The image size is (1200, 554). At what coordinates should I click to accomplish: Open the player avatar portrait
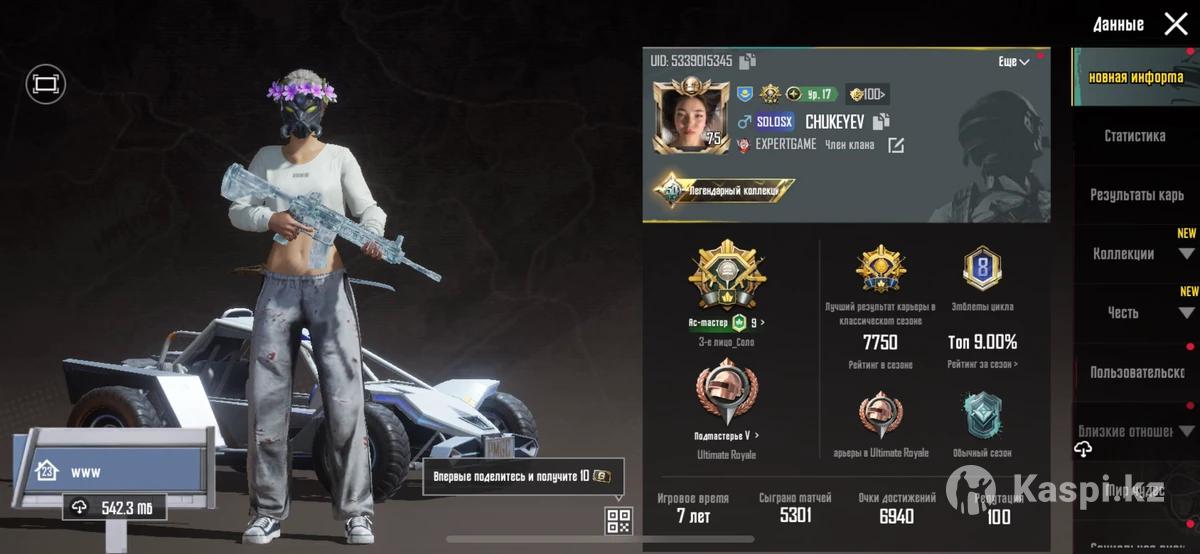pos(690,117)
